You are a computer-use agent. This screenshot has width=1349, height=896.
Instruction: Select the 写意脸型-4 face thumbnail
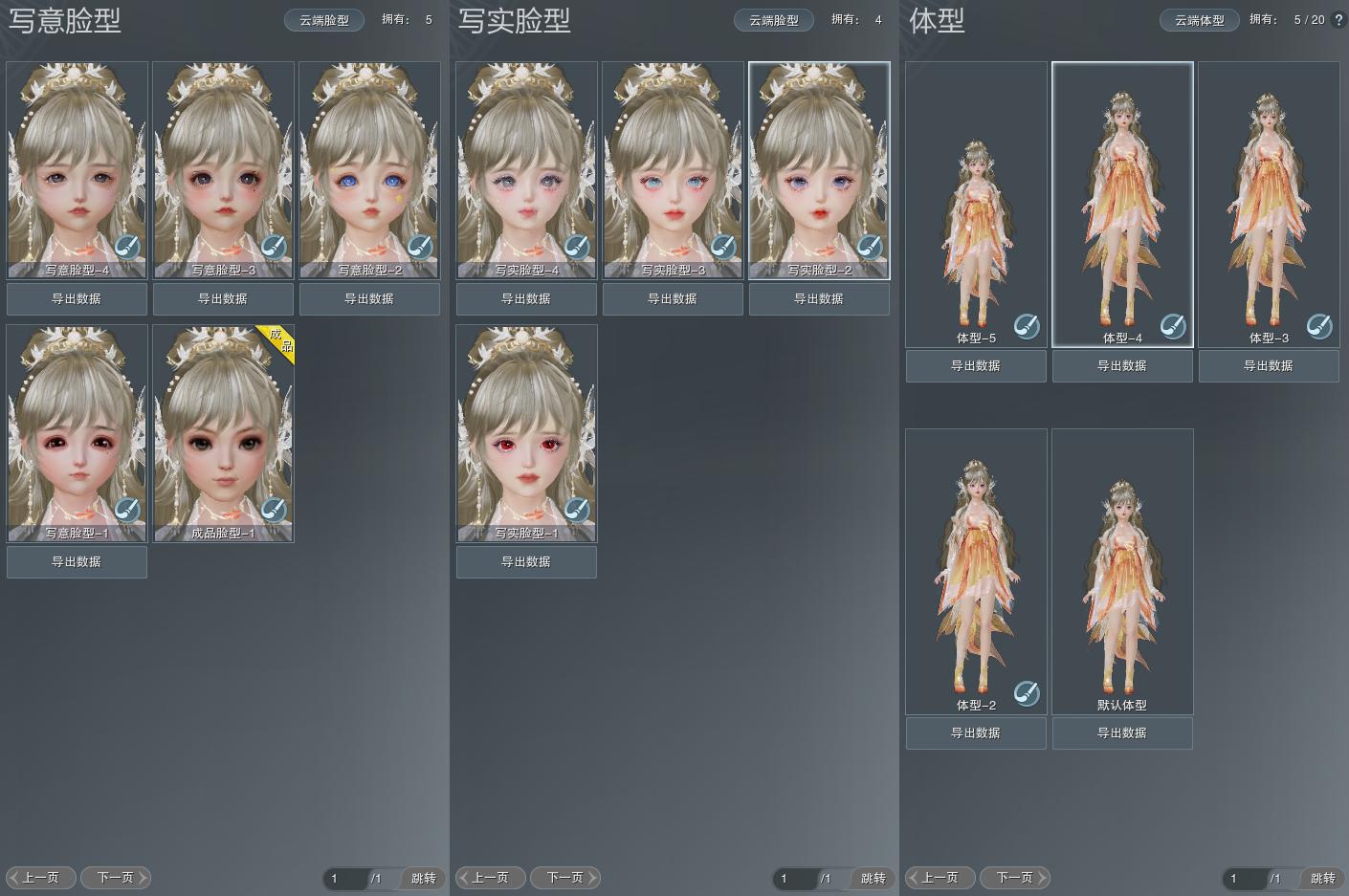[x=77, y=163]
